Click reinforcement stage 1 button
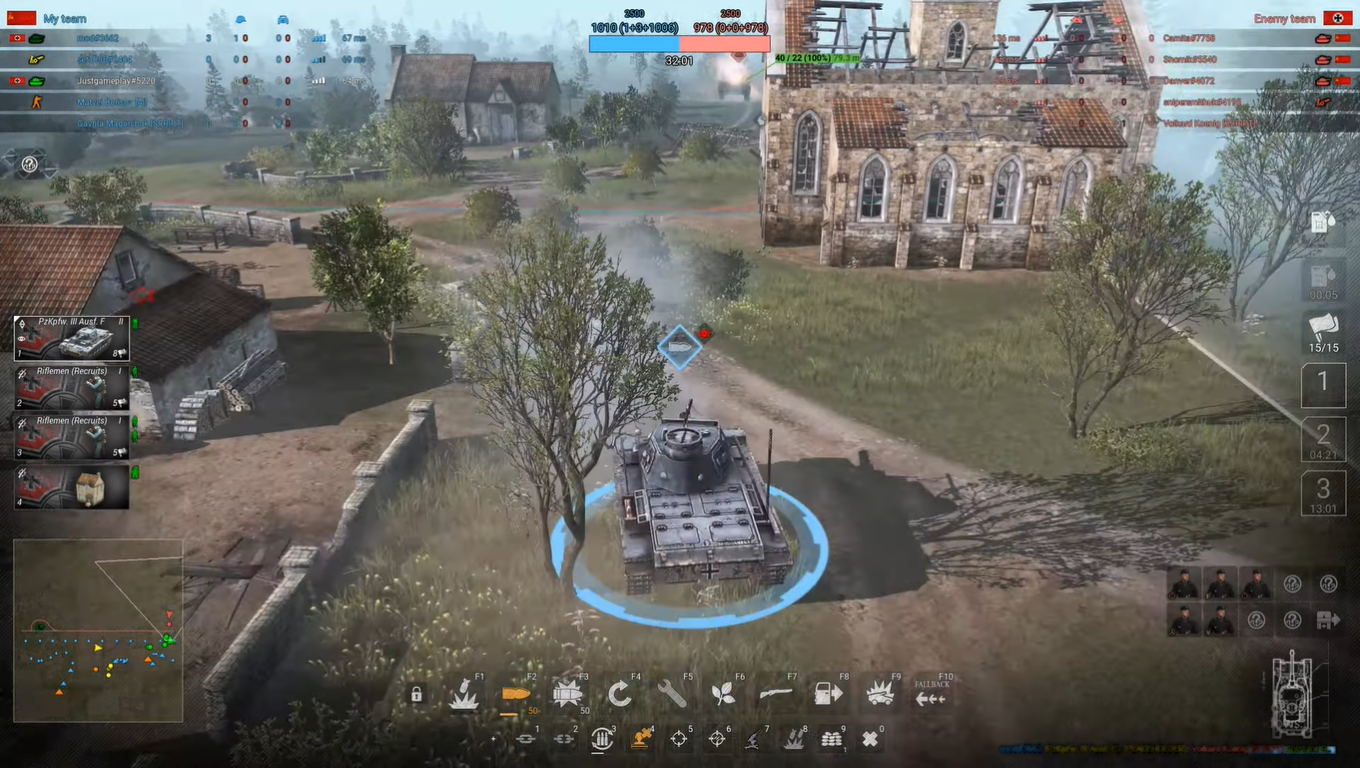The width and height of the screenshot is (1360, 768). tap(1323, 384)
